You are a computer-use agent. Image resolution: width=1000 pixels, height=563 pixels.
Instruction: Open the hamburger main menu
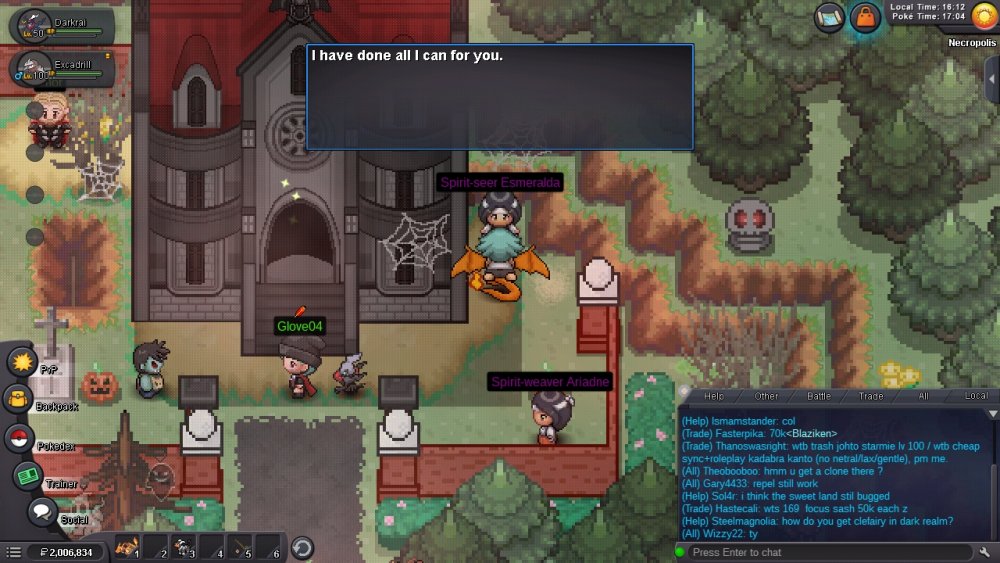pos(13,552)
